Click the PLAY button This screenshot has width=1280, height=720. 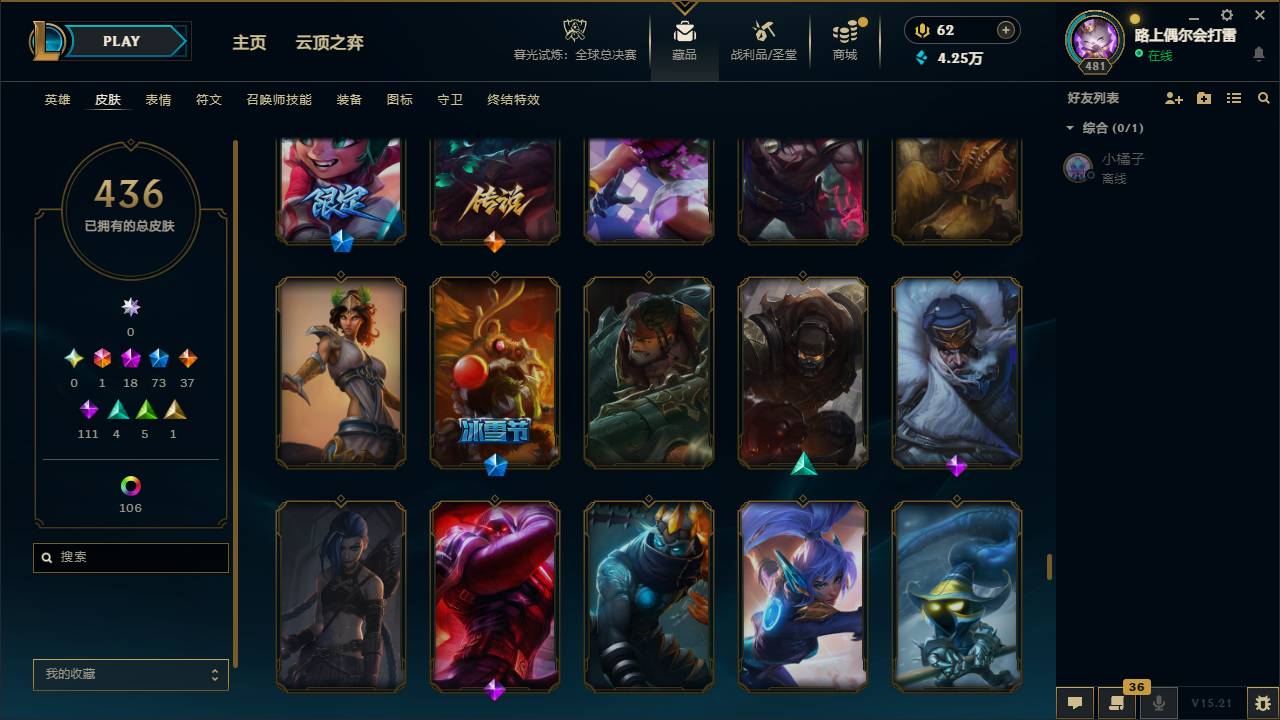tap(121, 41)
